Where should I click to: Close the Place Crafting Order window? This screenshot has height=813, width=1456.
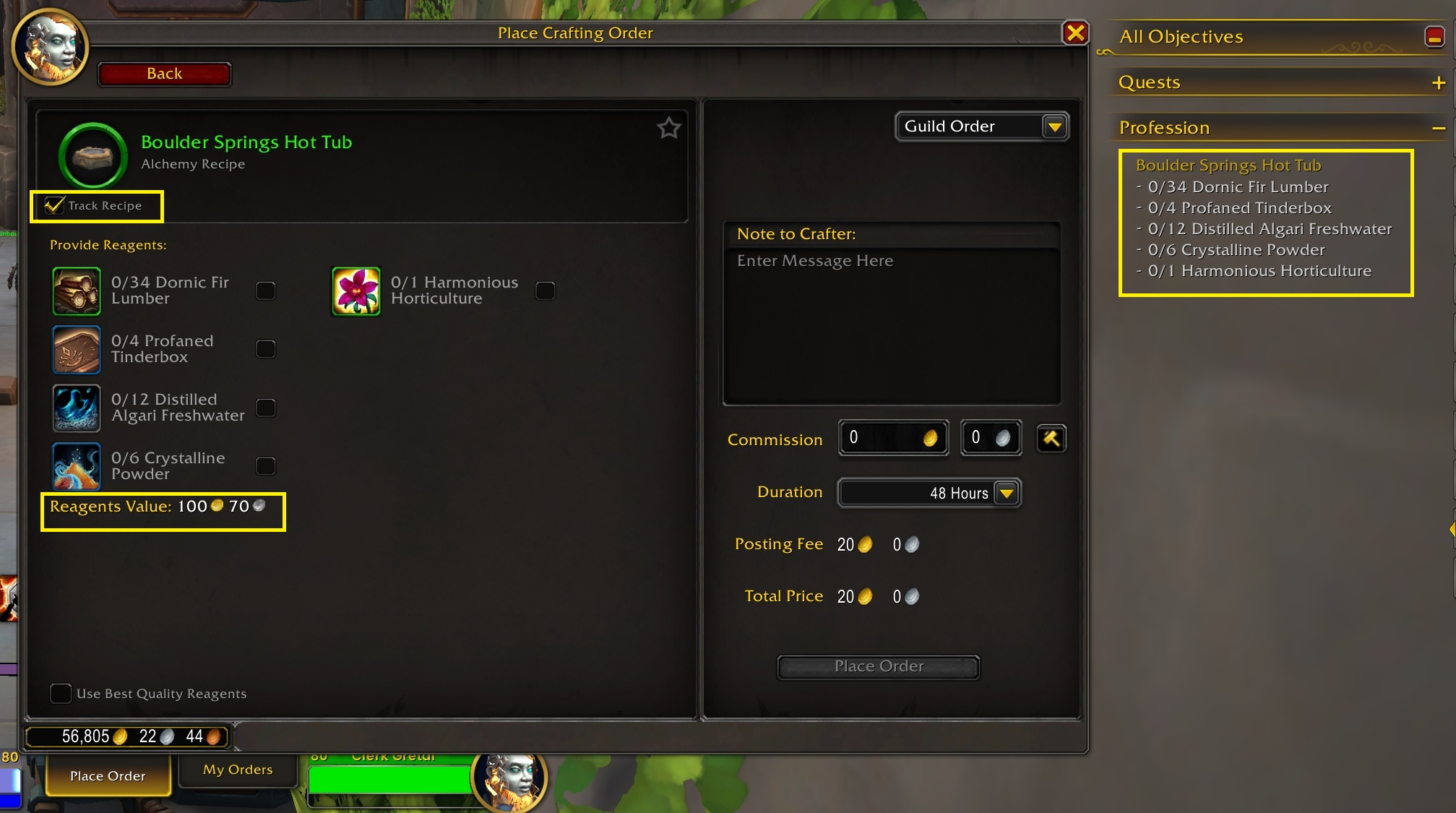pyautogui.click(x=1075, y=33)
